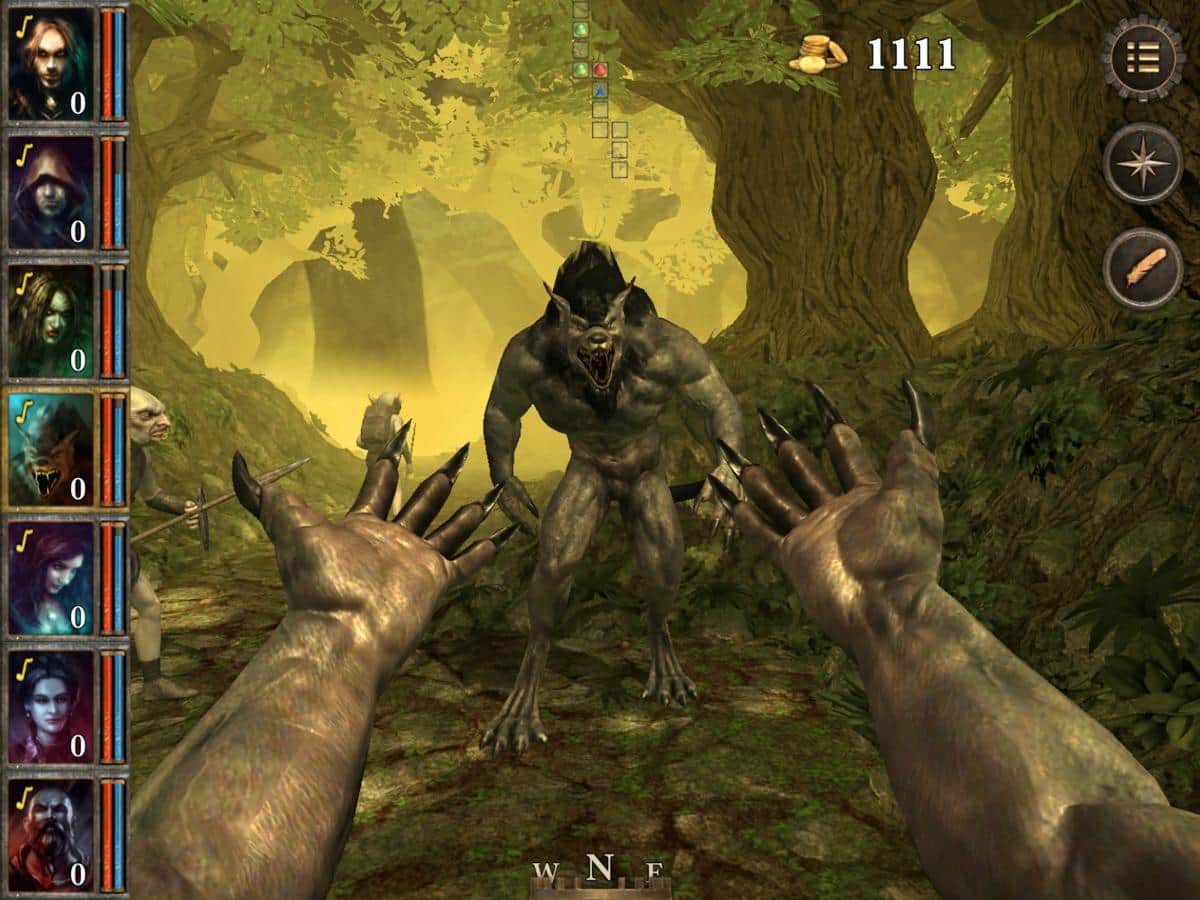Choose the pale dark-haired woman portrait
This screenshot has height=900, width=1200.
click(51, 706)
